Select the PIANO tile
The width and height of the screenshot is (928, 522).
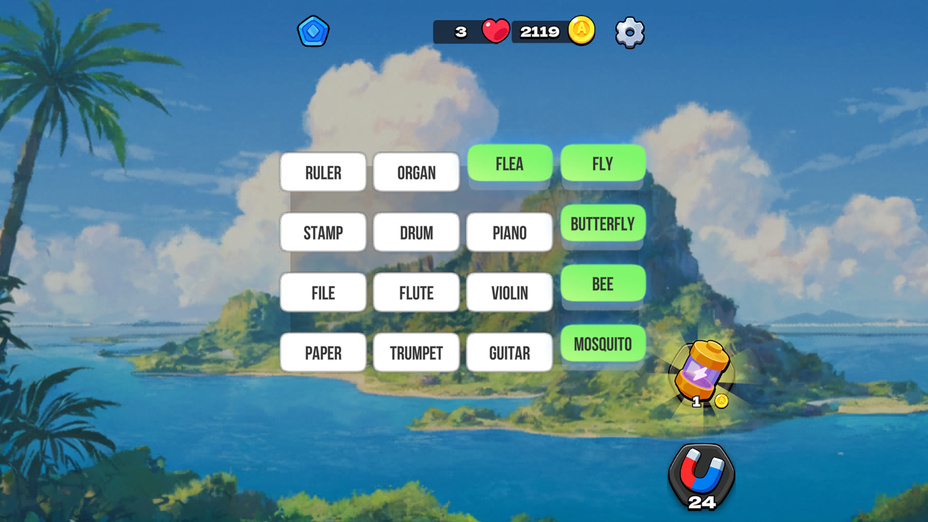pyautogui.click(x=509, y=232)
